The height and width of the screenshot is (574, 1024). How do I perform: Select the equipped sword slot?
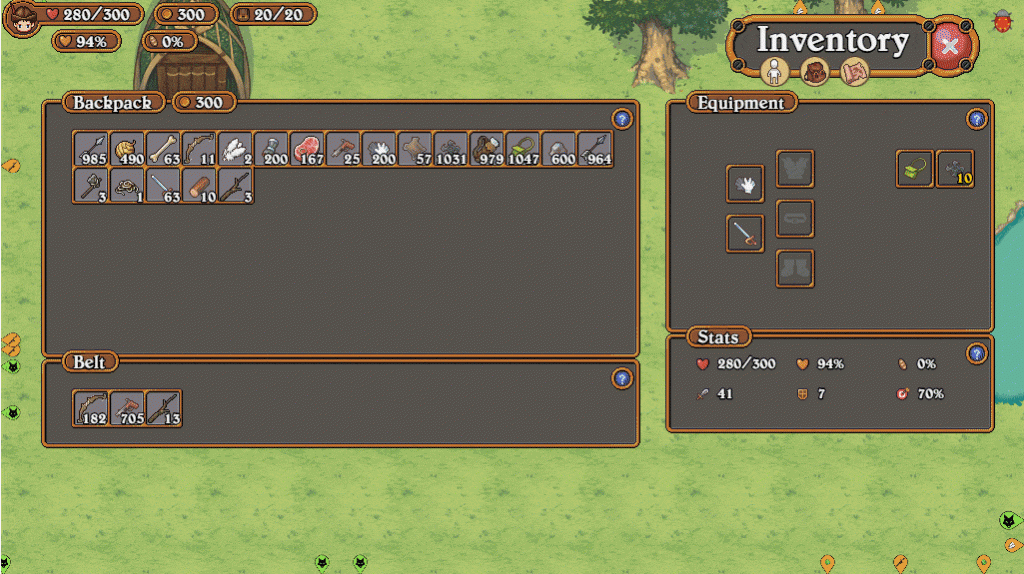pyautogui.click(x=745, y=233)
